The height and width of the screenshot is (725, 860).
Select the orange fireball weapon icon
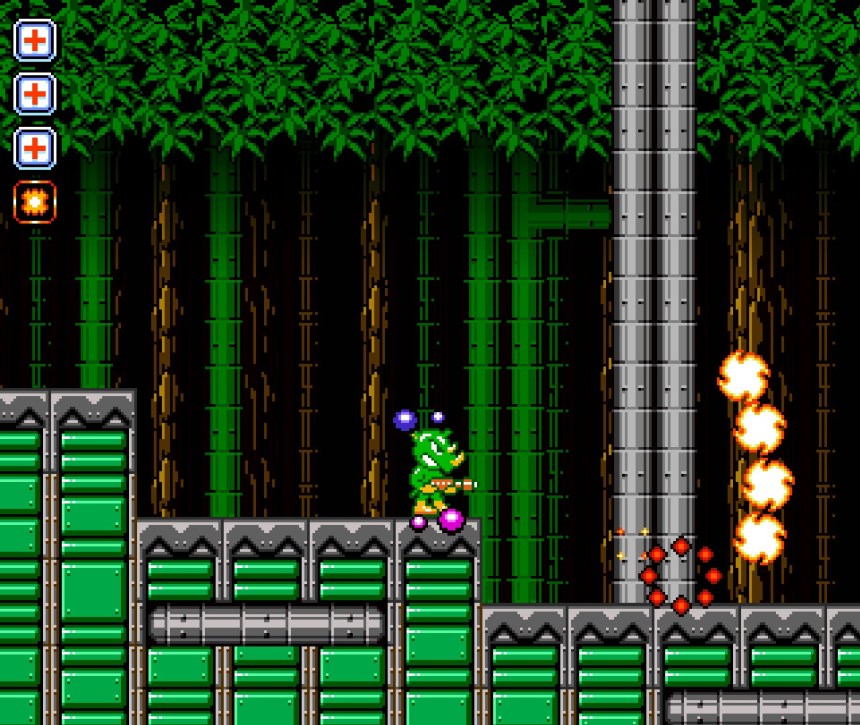[x=35, y=202]
